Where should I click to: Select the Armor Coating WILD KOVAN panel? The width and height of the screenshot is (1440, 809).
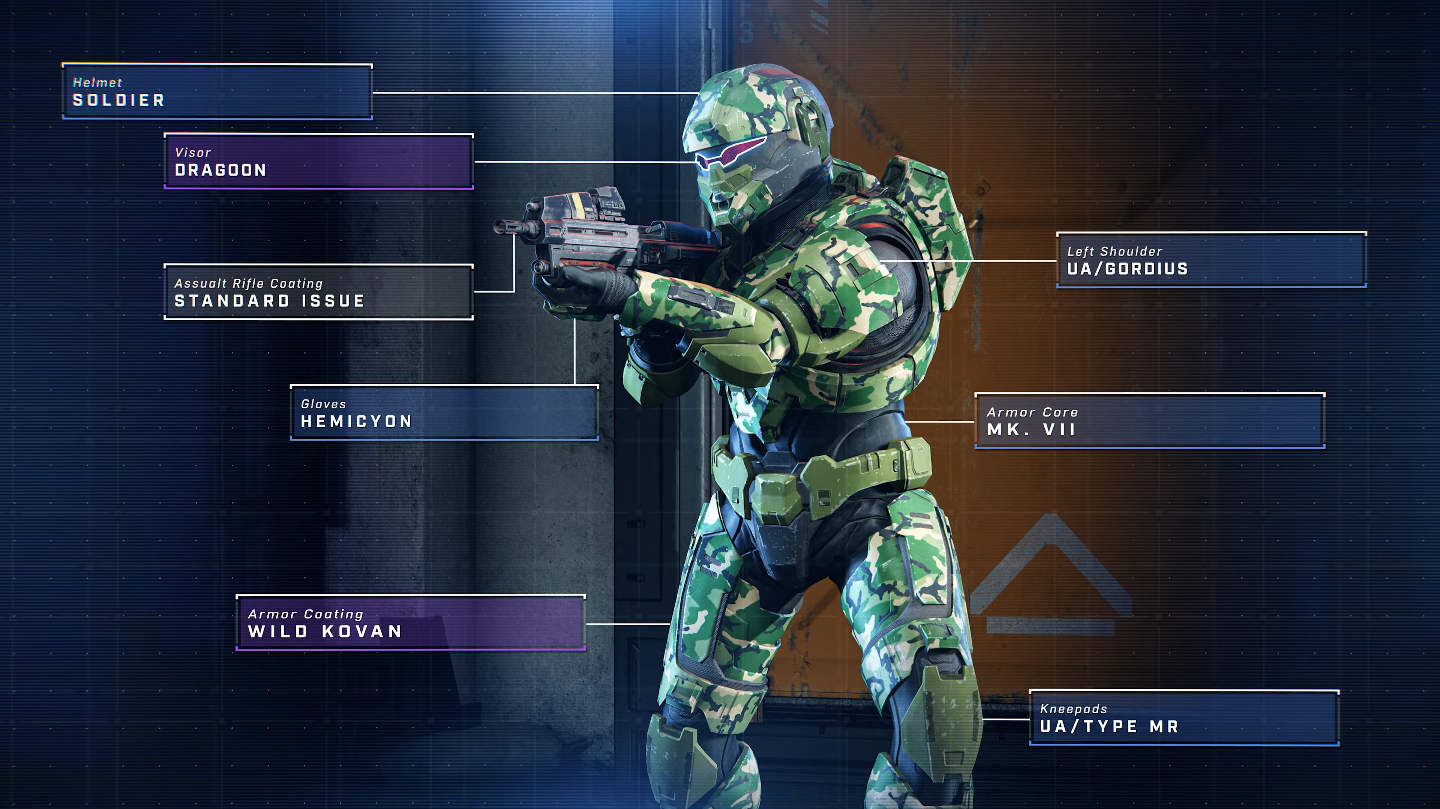tap(410, 623)
